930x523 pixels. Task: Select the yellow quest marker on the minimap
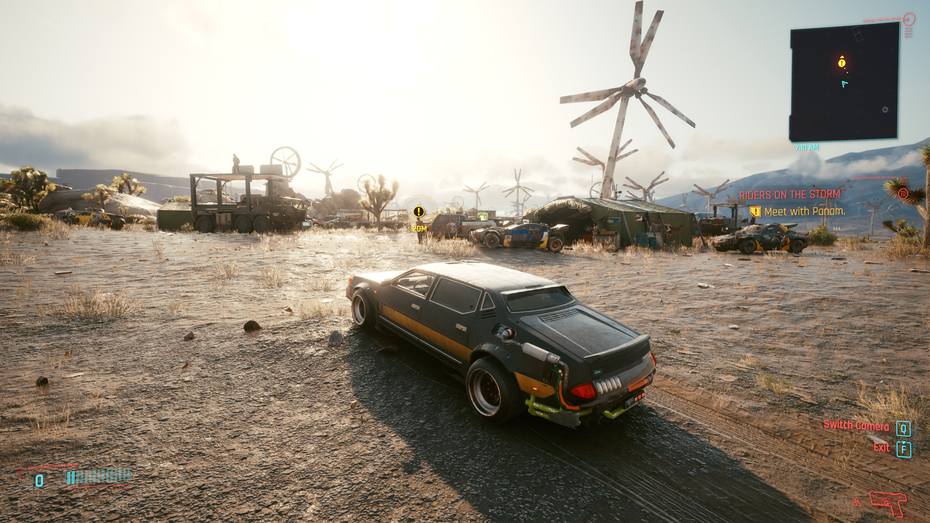842,63
